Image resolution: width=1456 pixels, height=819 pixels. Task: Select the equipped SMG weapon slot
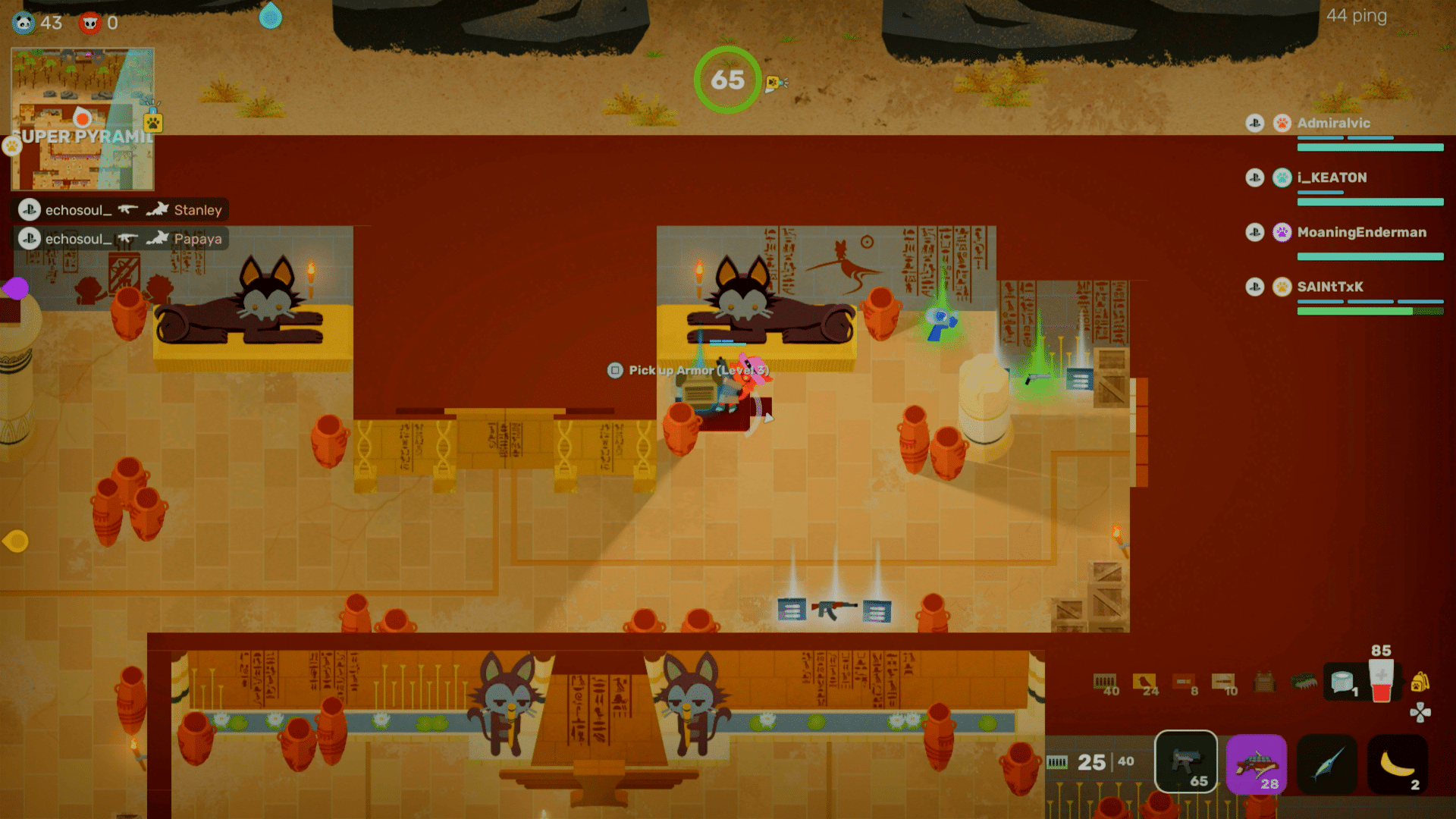click(1185, 762)
